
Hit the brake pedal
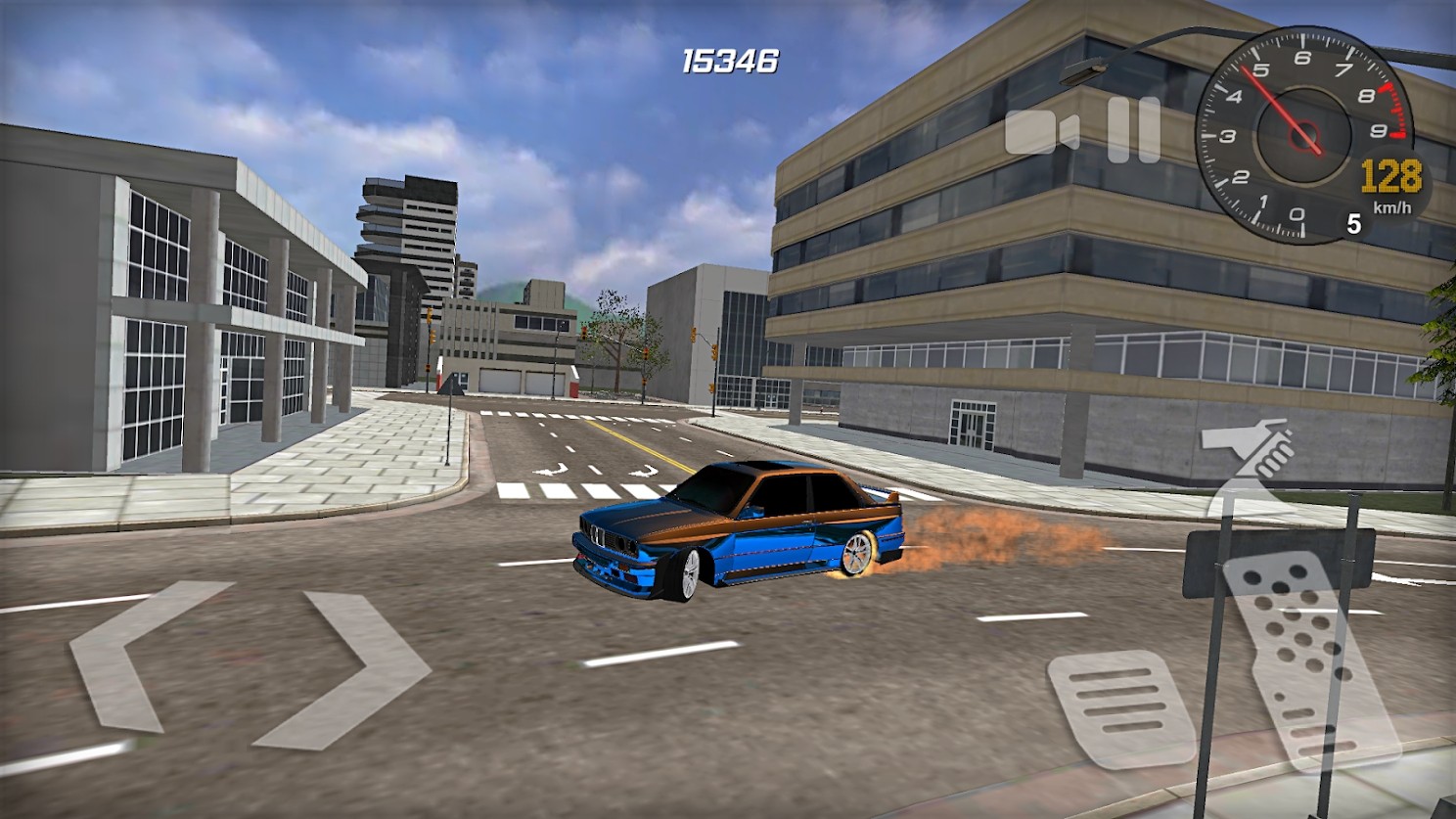(x=1118, y=706)
